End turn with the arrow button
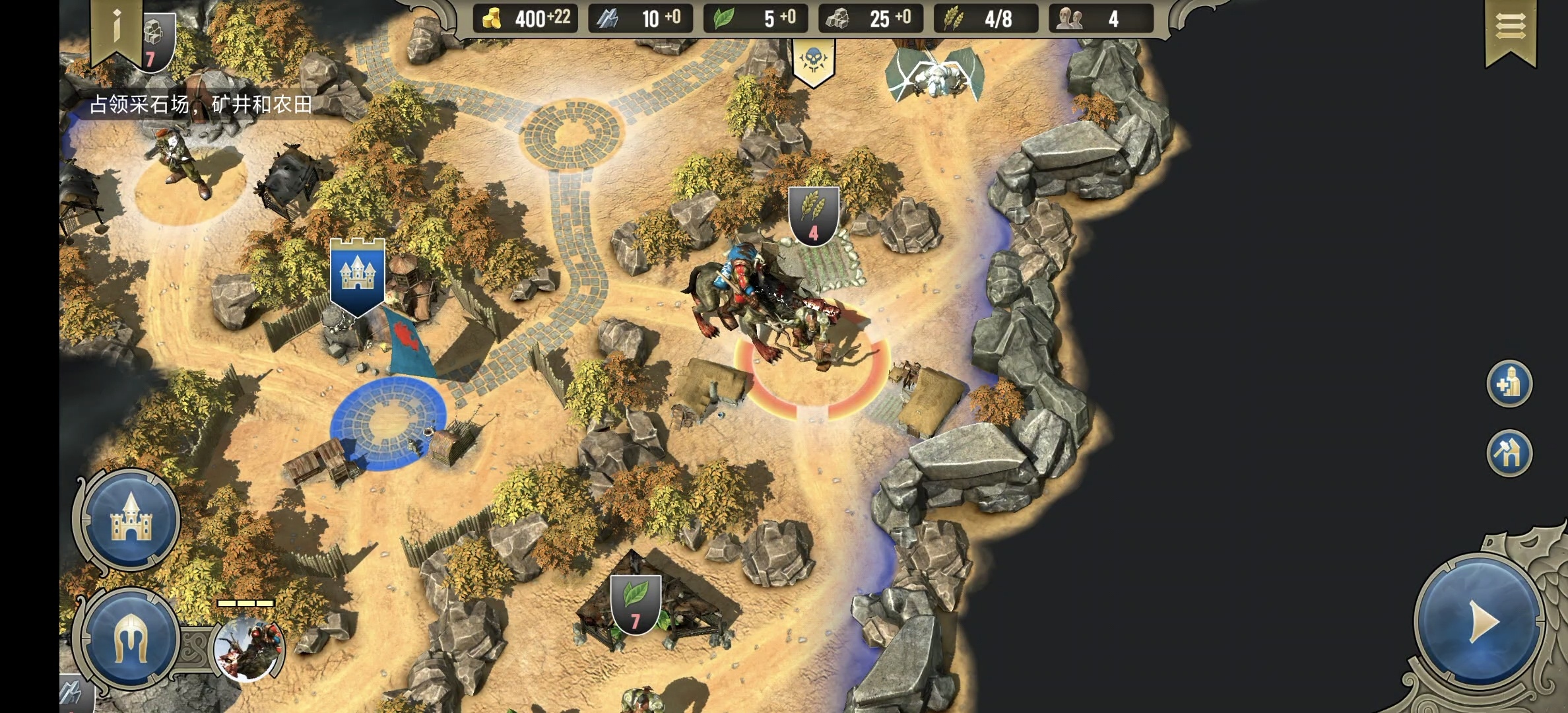This screenshot has height=713, width=1568. coord(1480,622)
